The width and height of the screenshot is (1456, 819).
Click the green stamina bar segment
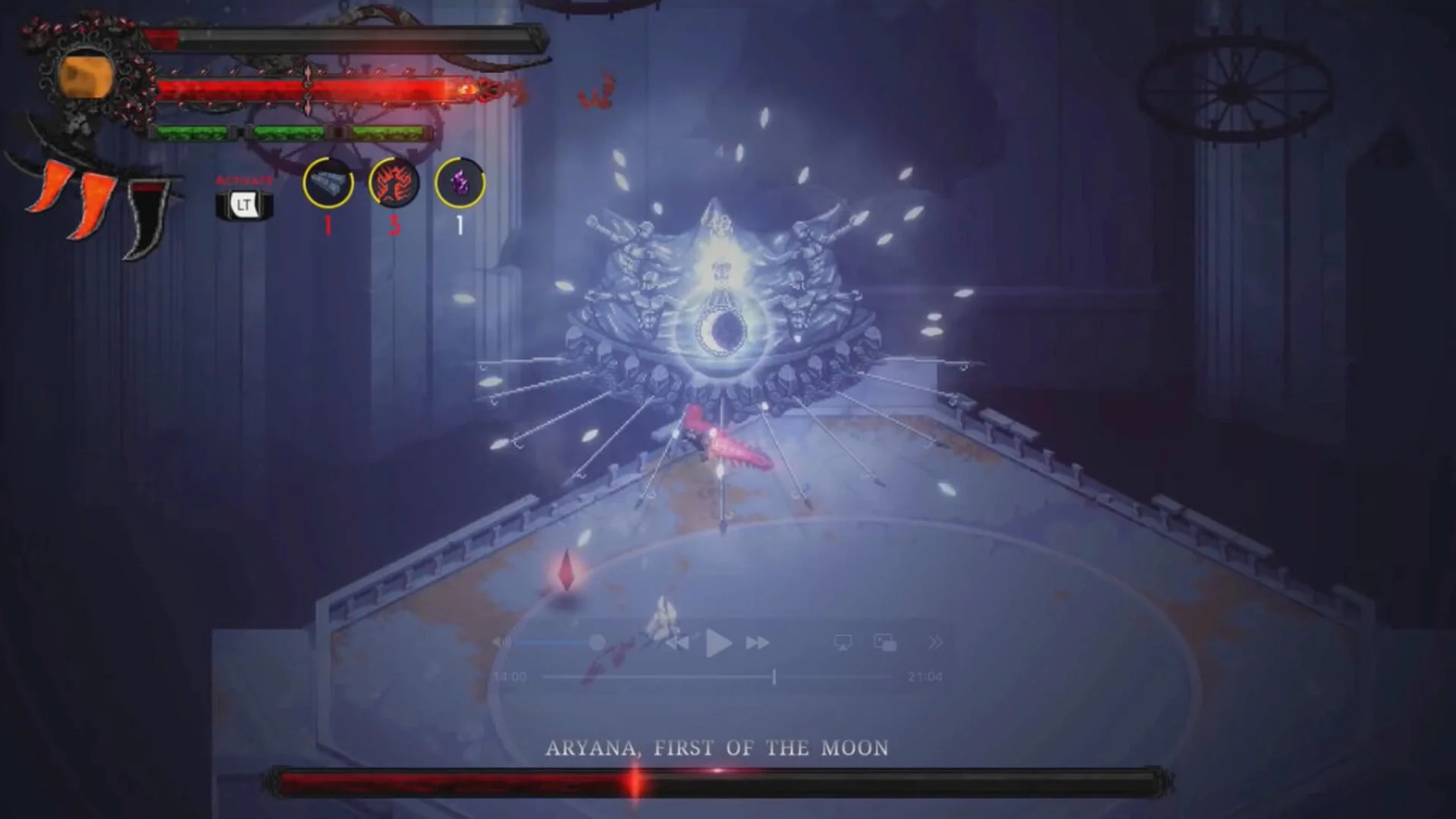(x=295, y=131)
